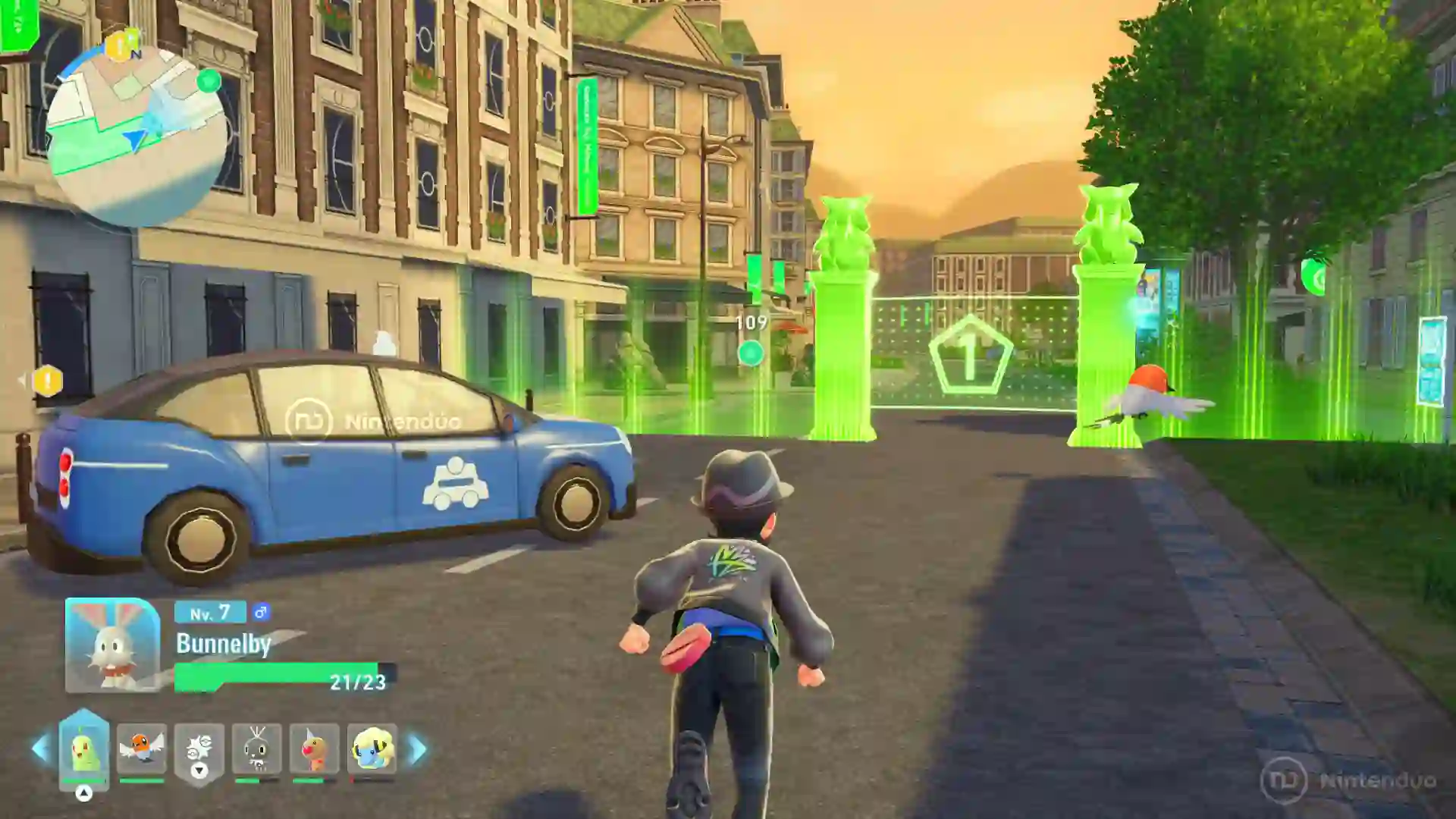Expand the up arrow under the selected party slot
The image size is (1456, 819).
[84, 793]
